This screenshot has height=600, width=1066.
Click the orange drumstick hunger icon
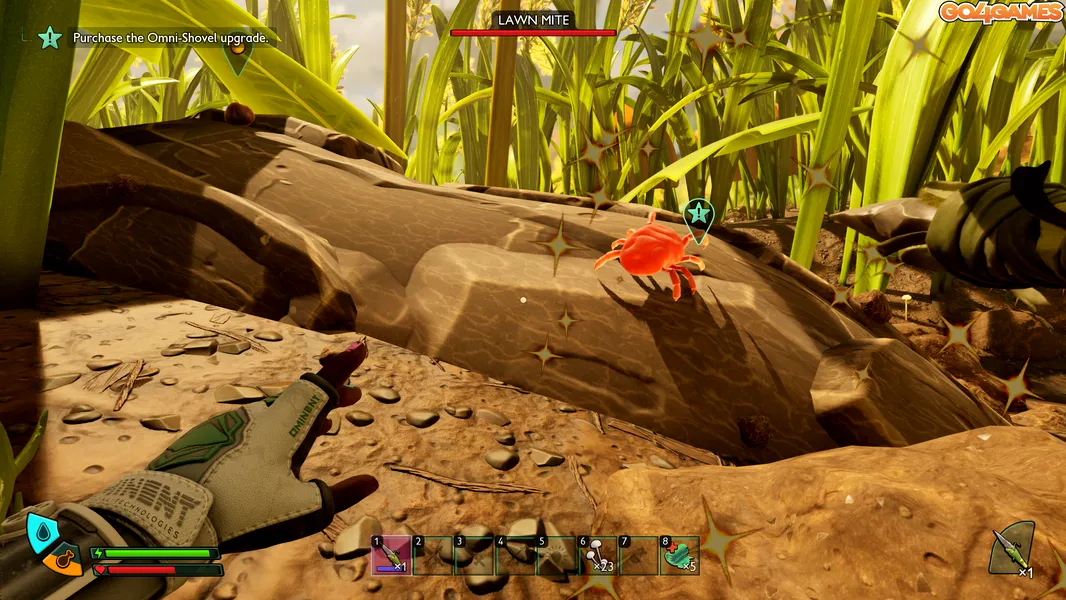[x=62, y=562]
